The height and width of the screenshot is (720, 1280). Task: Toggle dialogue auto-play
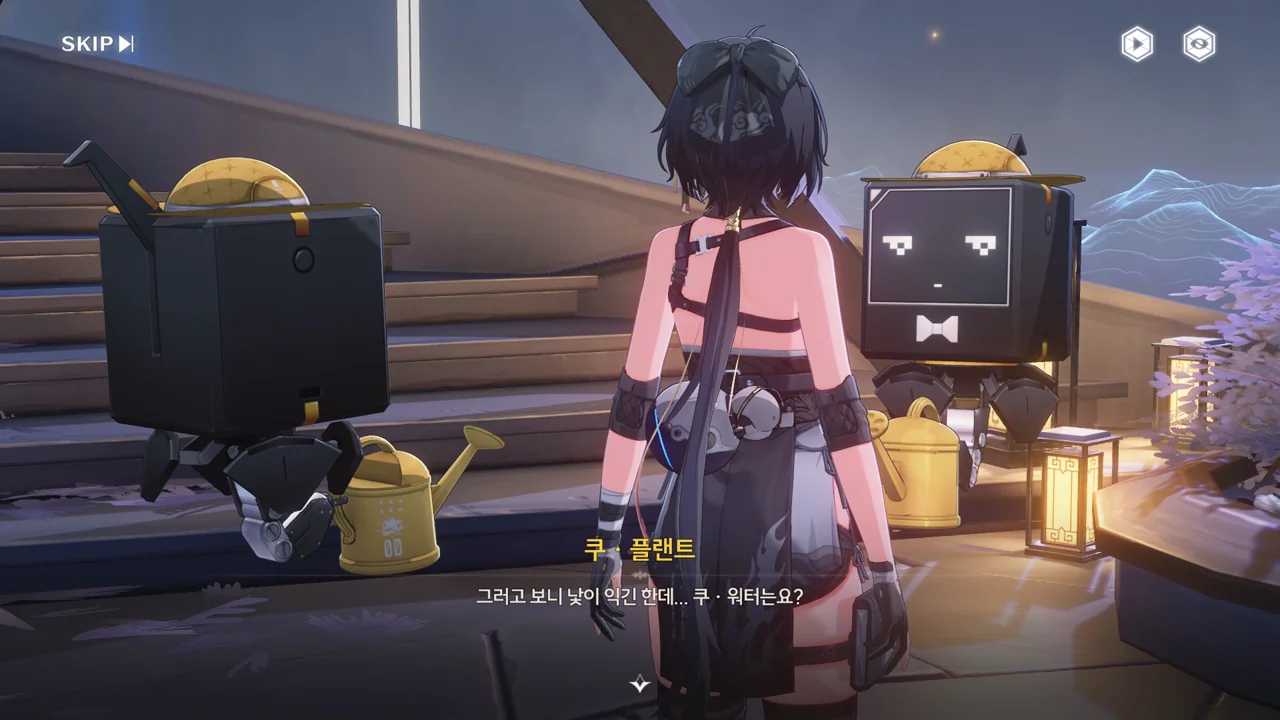[1136, 44]
